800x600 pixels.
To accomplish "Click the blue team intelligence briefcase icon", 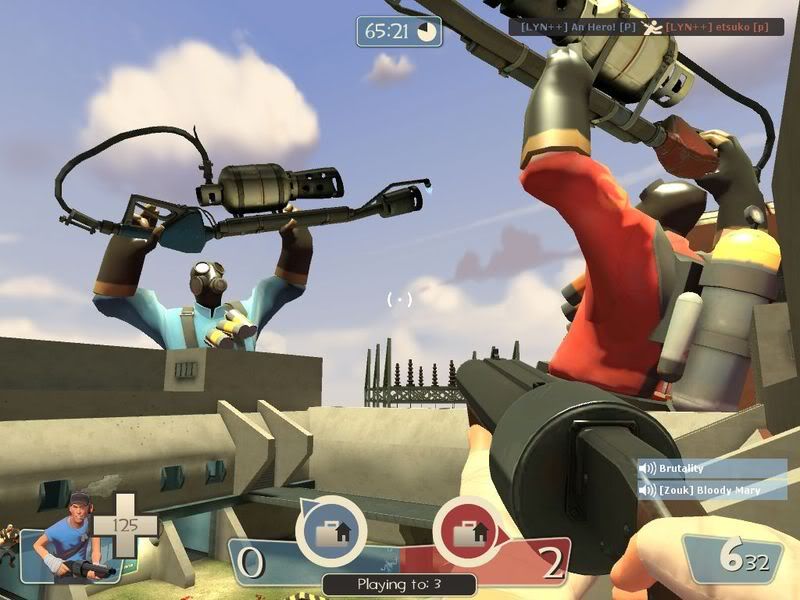I will 330,532.
